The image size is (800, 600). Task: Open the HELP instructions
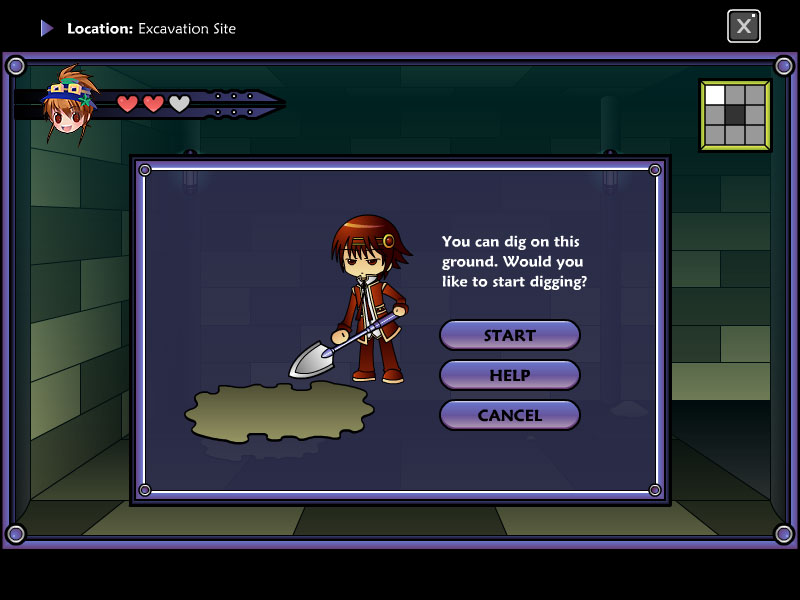[510, 375]
